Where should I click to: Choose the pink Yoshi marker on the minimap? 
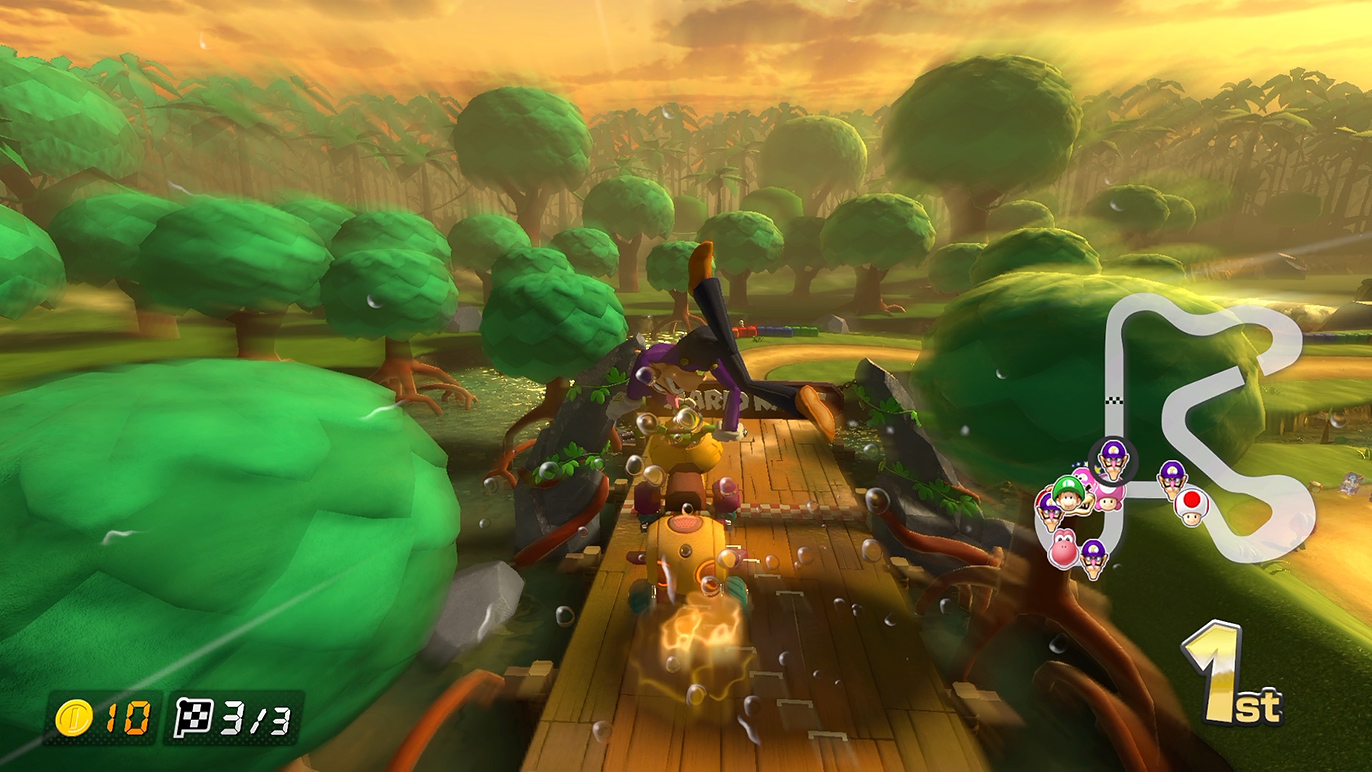(1063, 548)
